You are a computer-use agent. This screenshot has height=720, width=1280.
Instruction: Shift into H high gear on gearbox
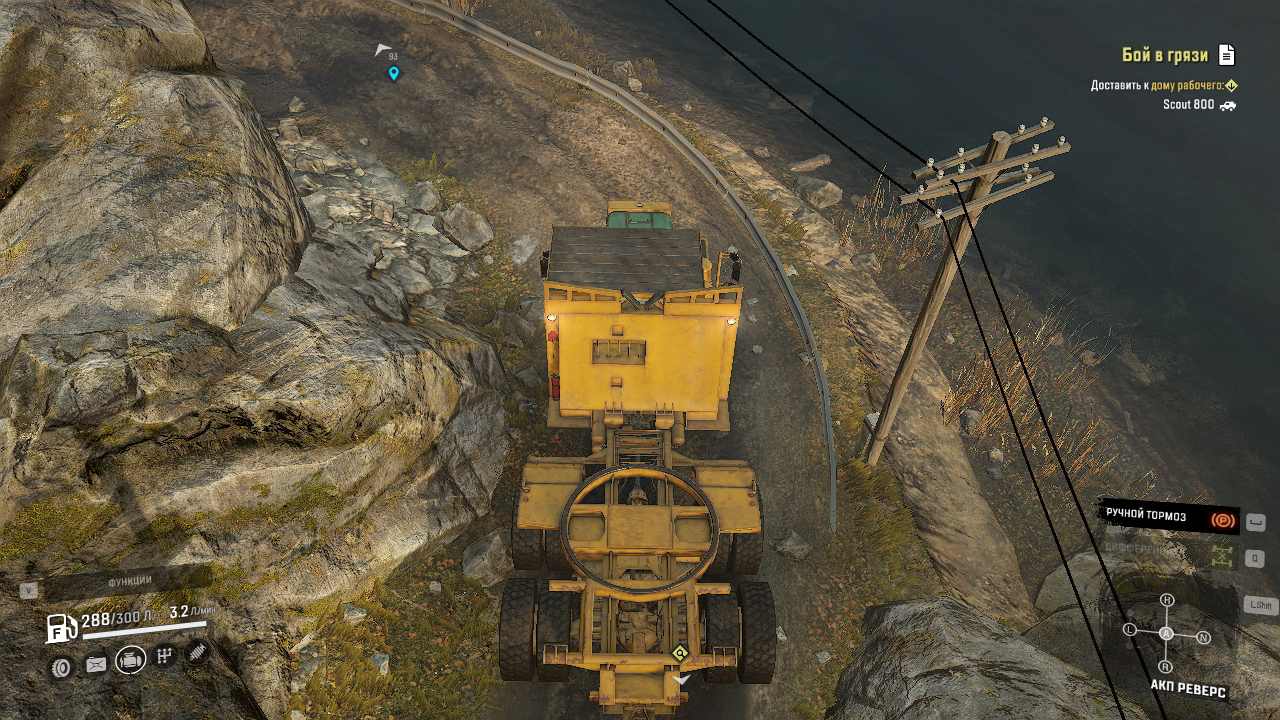[x=1166, y=600]
